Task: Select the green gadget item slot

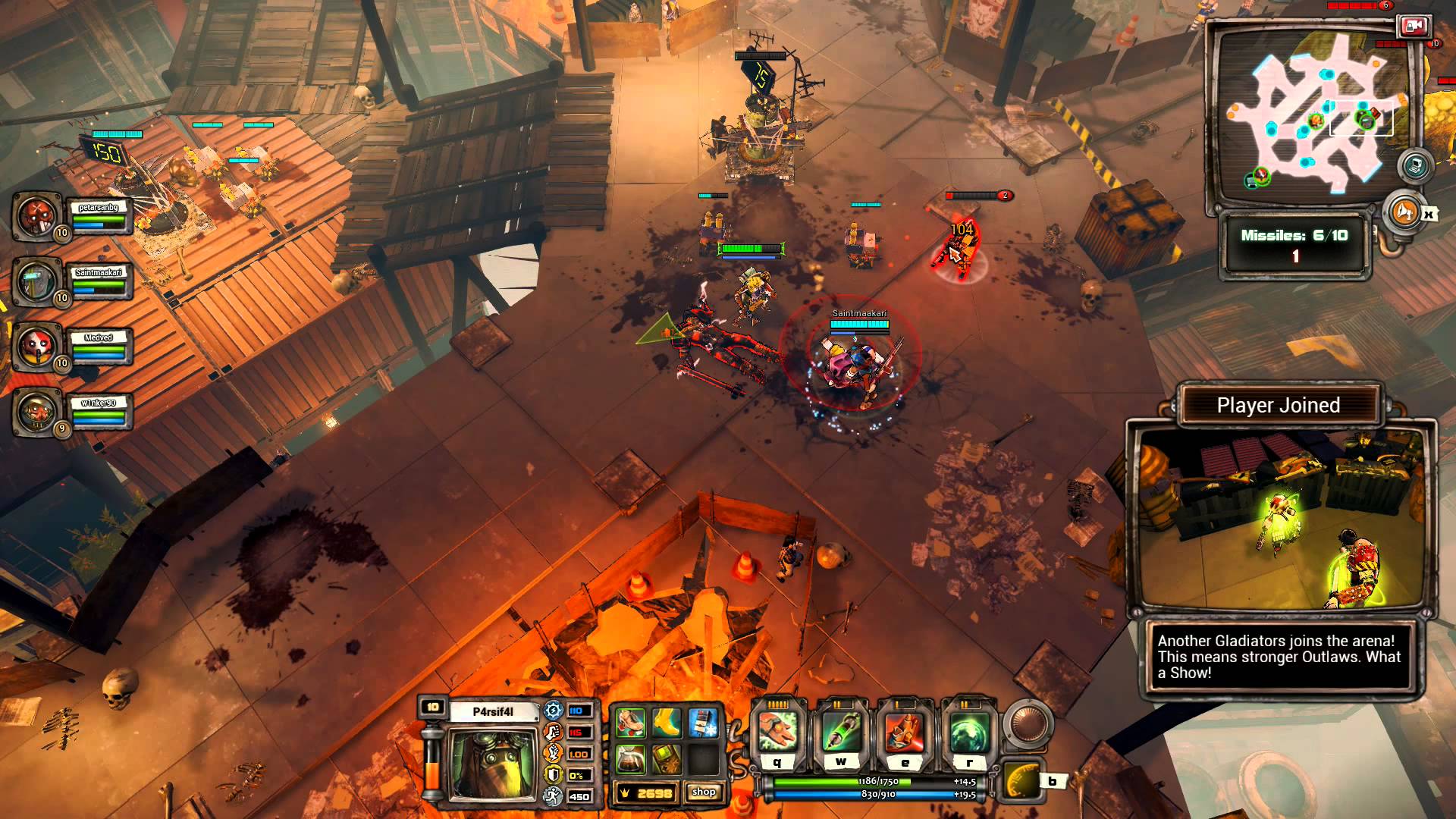Action: pyautogui.click(x=667, y=758)
